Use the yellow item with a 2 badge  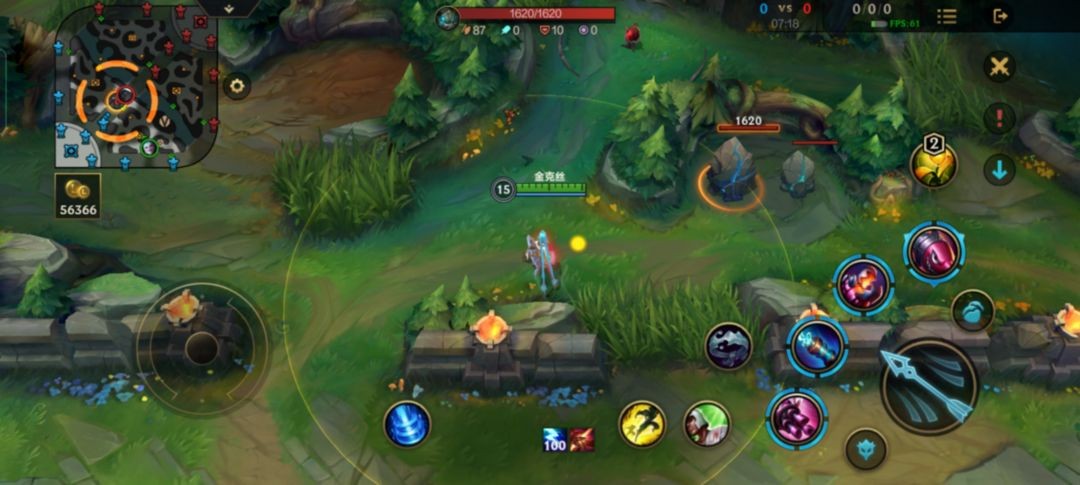click(933, 164)
